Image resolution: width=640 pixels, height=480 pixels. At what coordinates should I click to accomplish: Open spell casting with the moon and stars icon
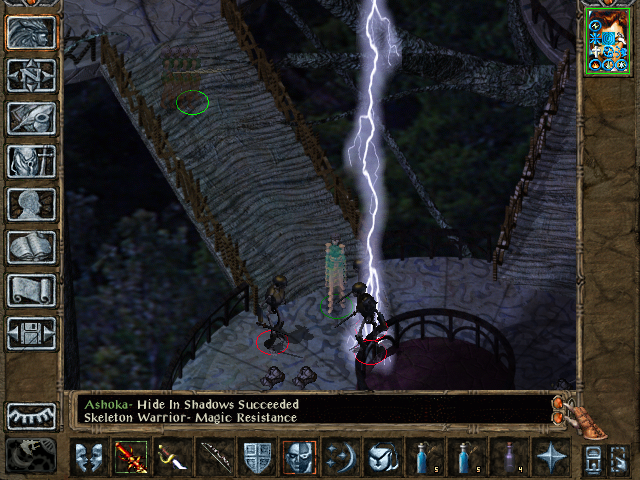pyautogui.click(x=341, y=458)
